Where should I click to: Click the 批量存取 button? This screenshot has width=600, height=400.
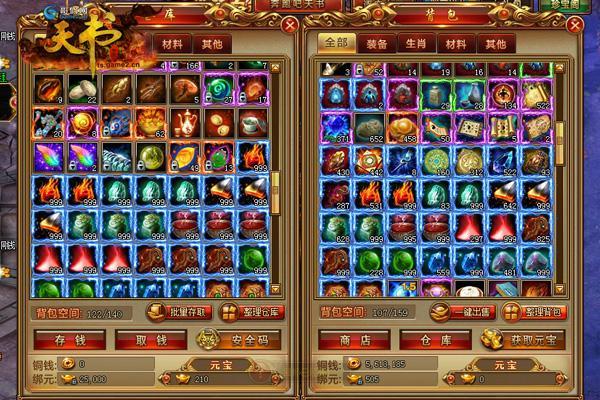pos(178,312)
